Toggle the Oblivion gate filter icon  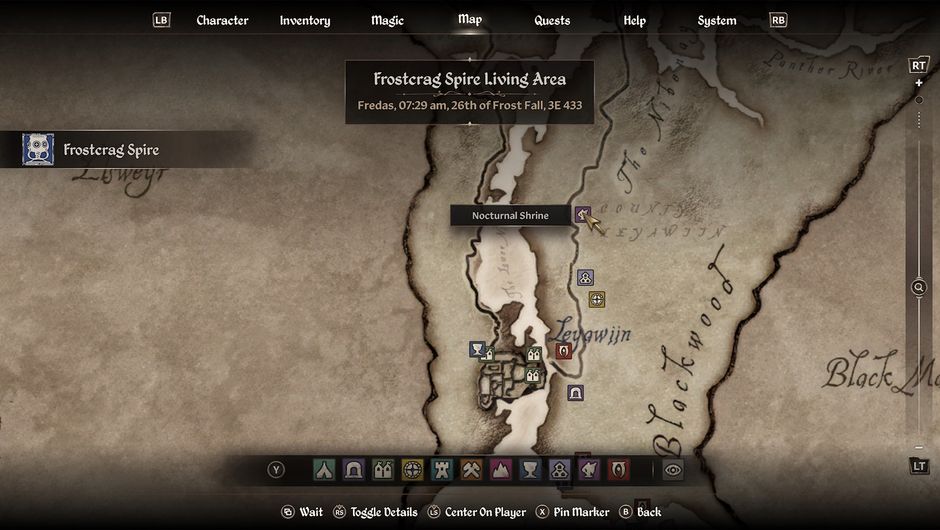click(x=619, y=469)
